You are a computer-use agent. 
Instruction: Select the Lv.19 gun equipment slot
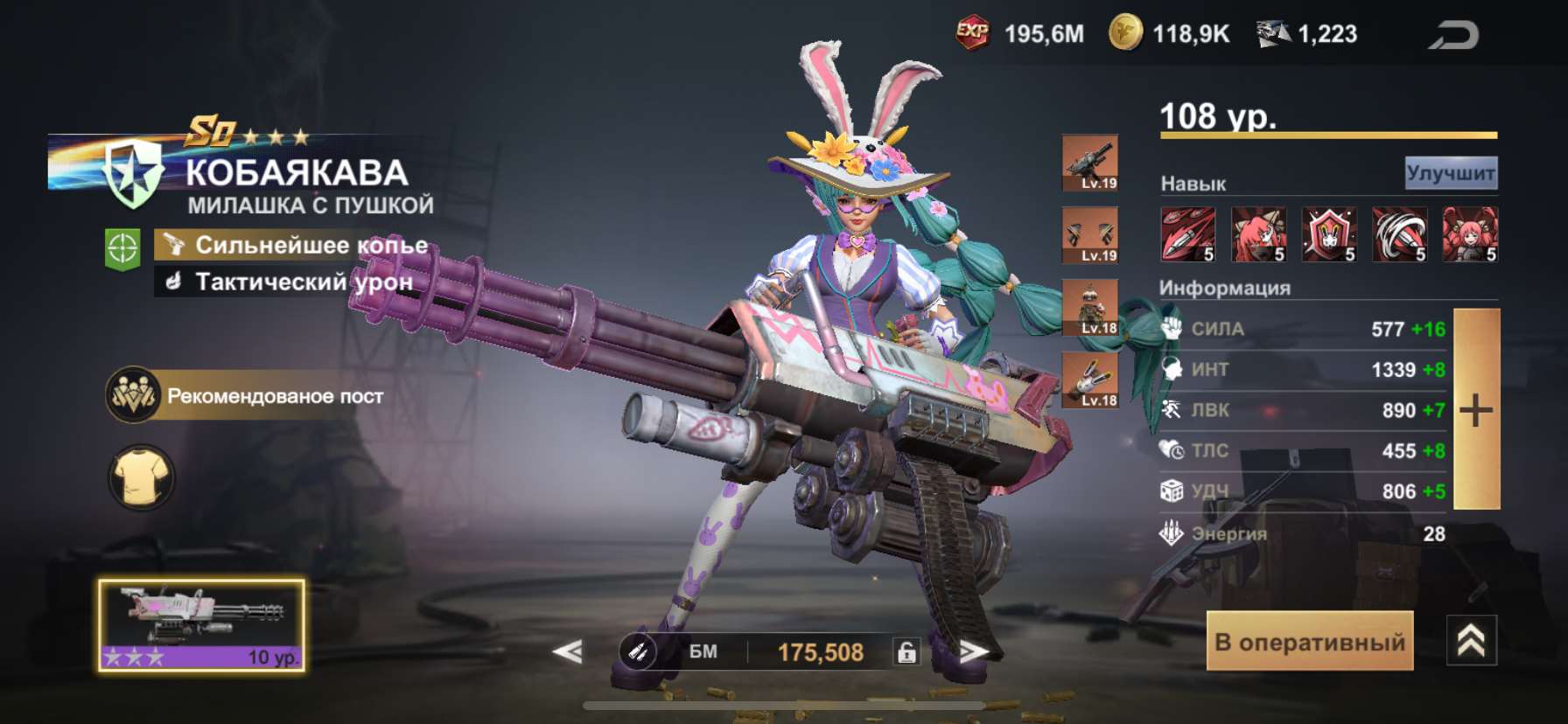(1089, 163)
